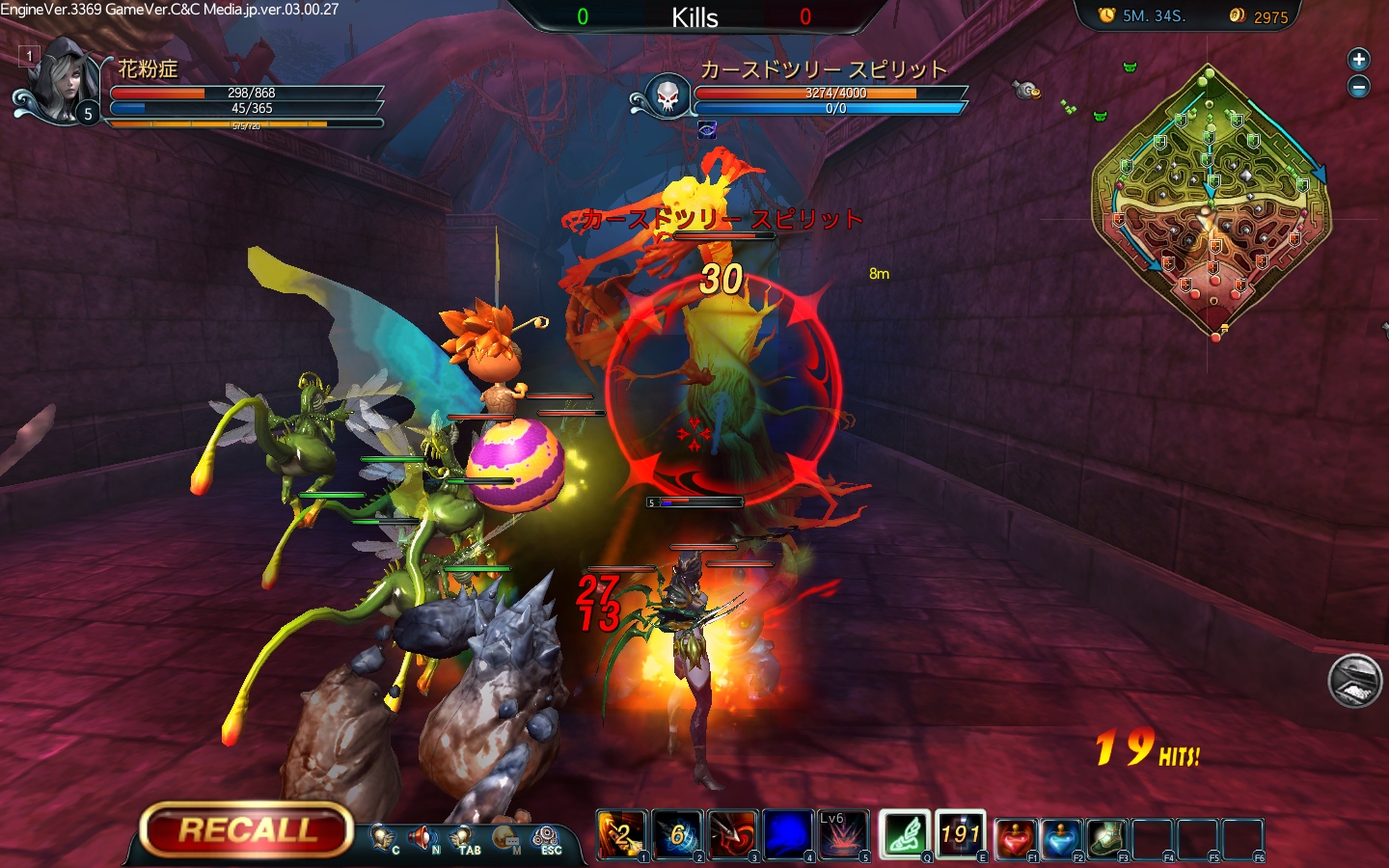Select the Lv6 red burst ultimate skill

click(x=843, y=834)
